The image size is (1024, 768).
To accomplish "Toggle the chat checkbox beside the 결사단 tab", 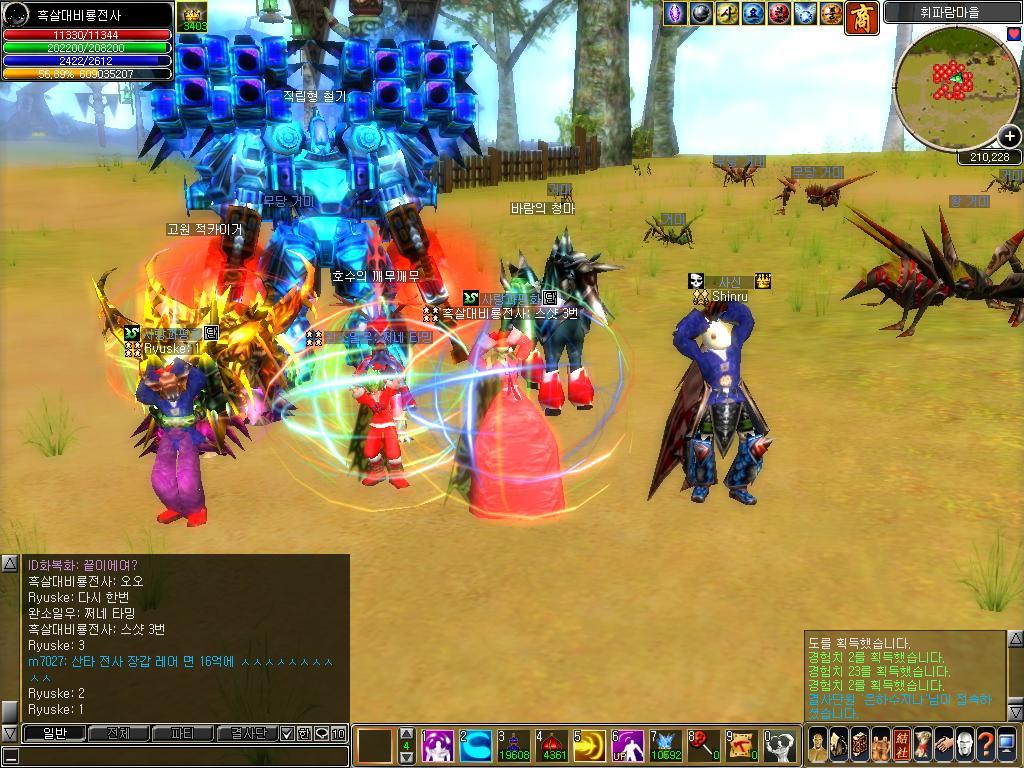I will pos(287,733).
